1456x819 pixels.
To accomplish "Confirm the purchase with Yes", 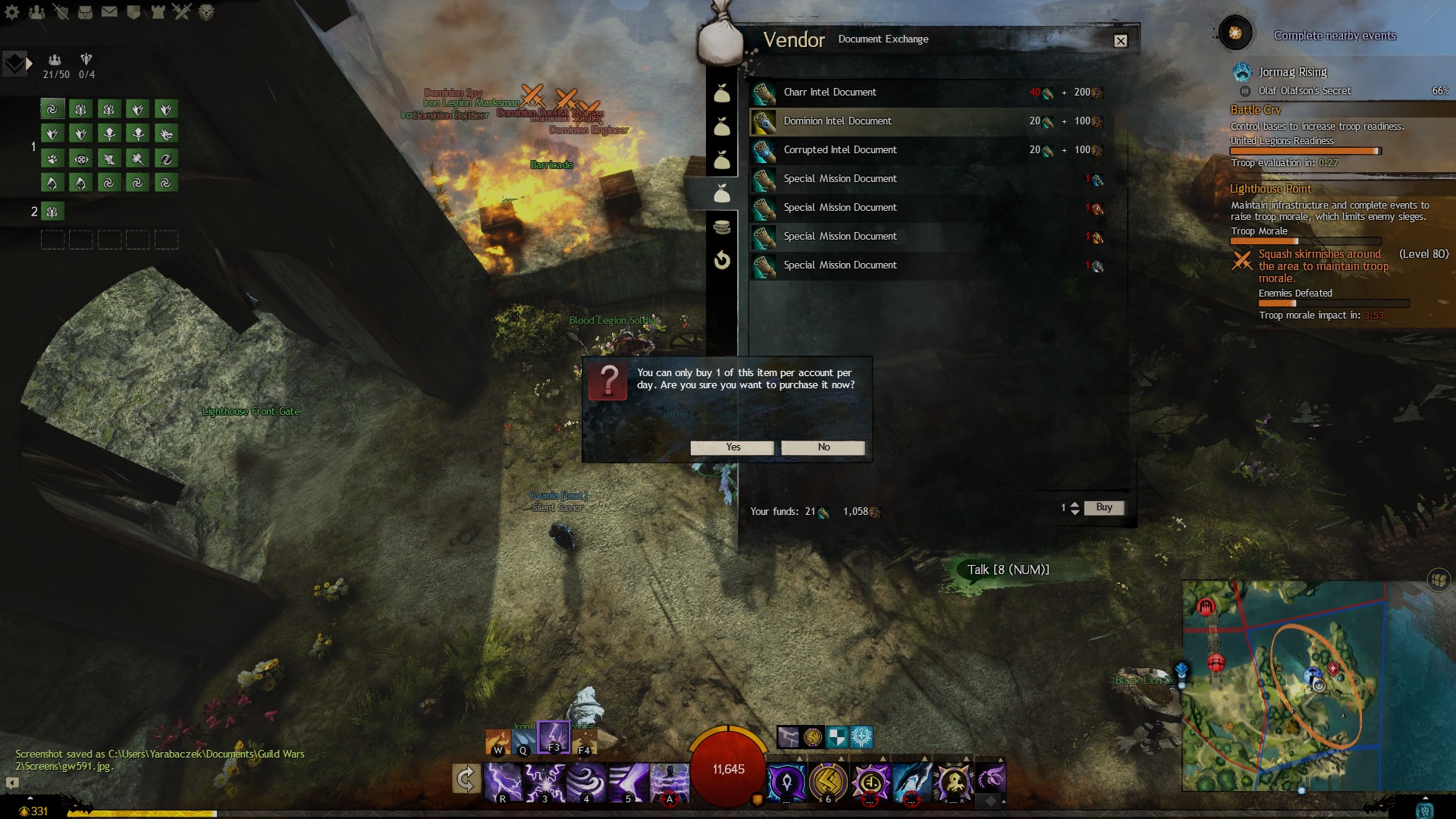I will coord(732,447).
